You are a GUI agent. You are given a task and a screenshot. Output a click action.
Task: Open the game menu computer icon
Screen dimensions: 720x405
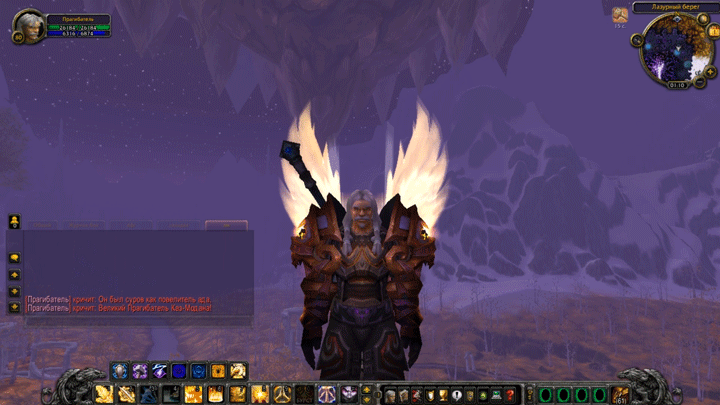tap(497, 395)
